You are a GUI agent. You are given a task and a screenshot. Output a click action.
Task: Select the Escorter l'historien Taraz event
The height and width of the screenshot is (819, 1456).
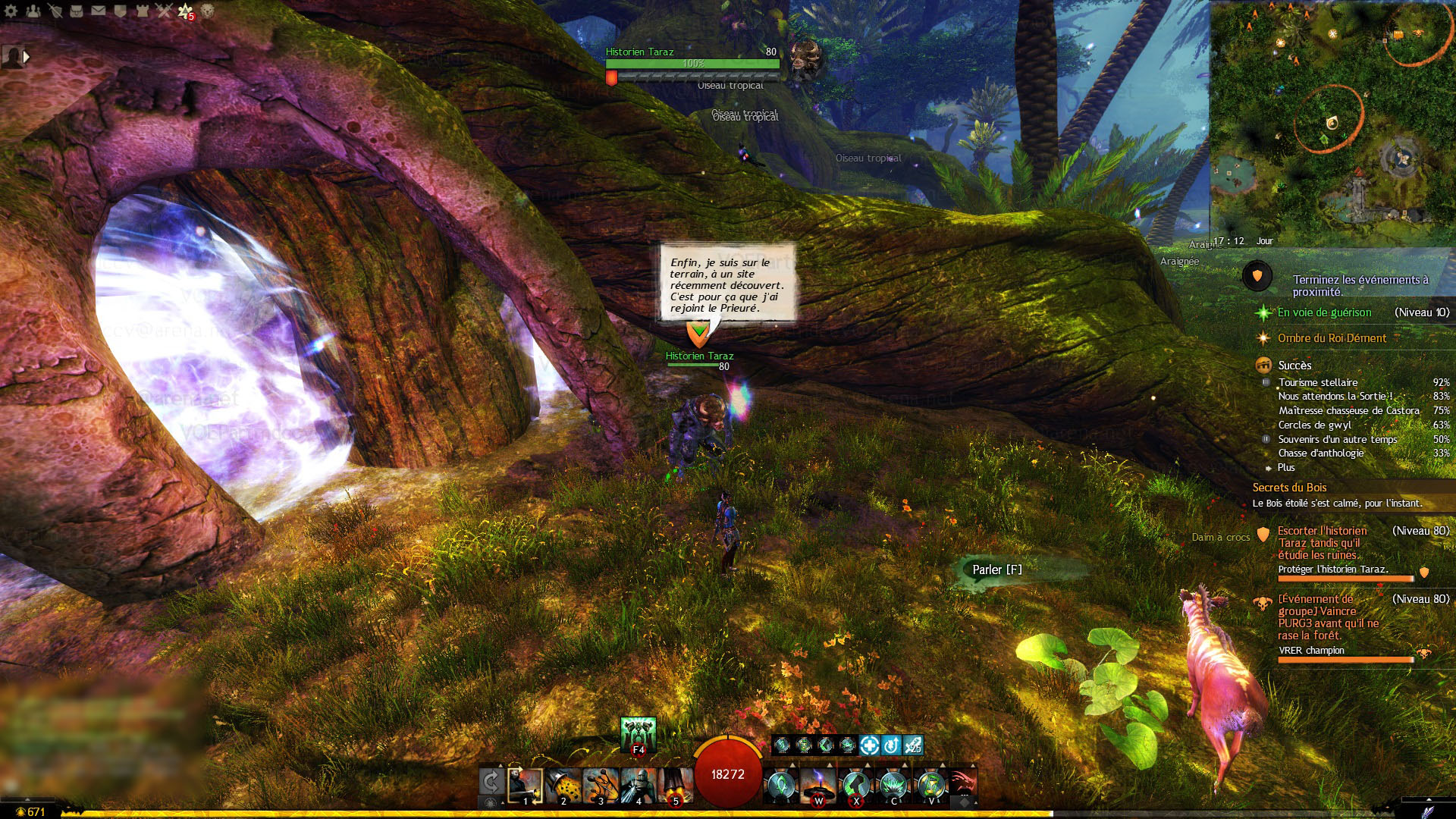point(1323,543)
